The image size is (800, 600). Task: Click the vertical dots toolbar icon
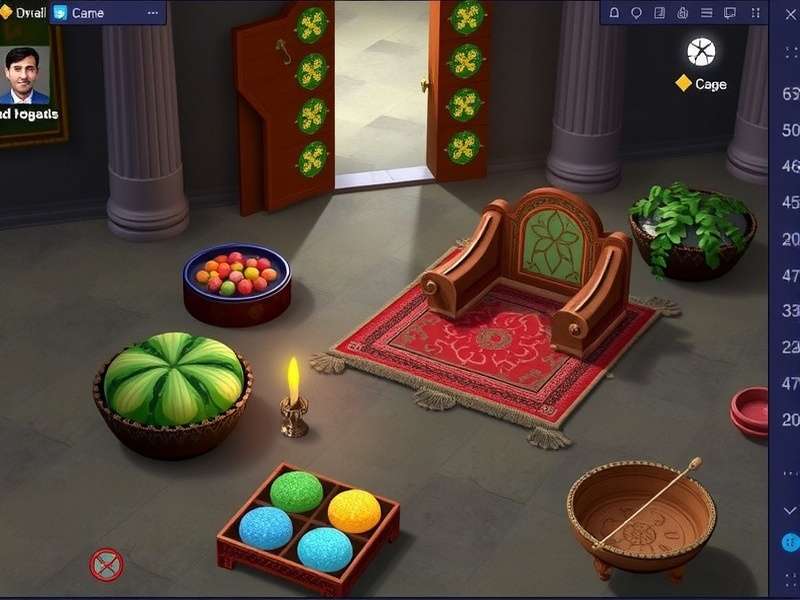[x=754, y=13]
